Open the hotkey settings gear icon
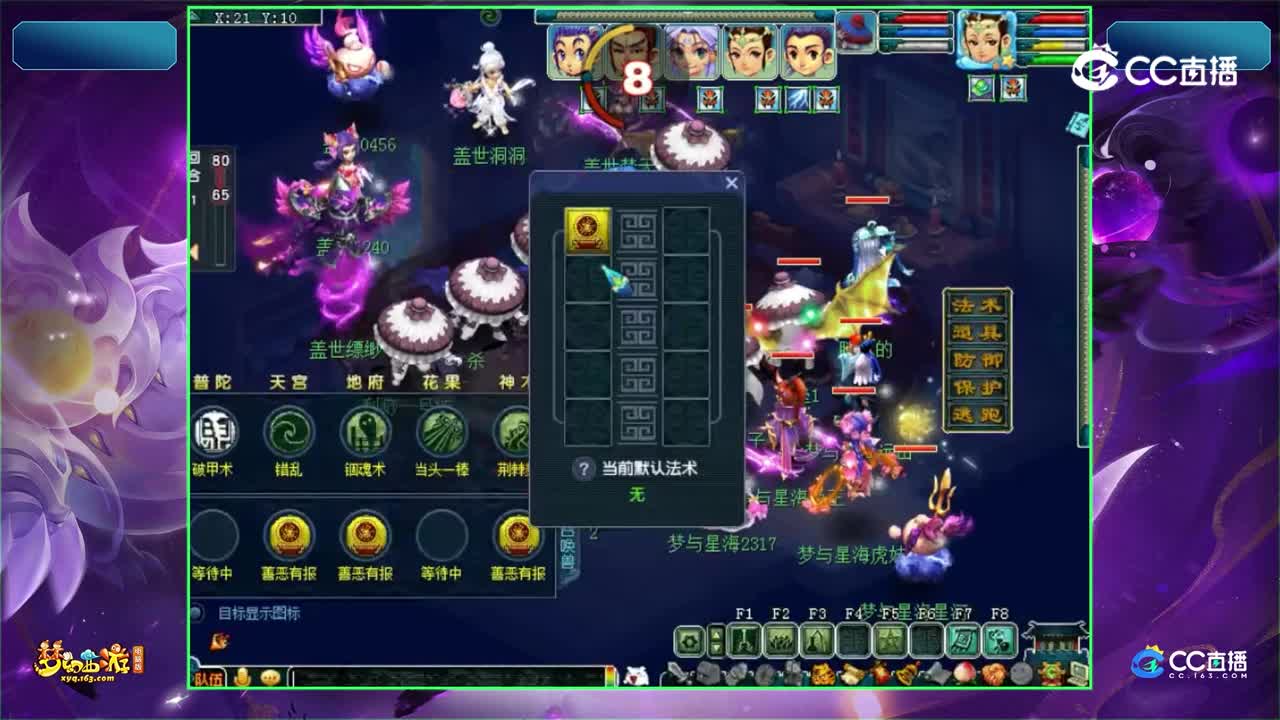Viewport: 1280px width, 720px height. 690,640
